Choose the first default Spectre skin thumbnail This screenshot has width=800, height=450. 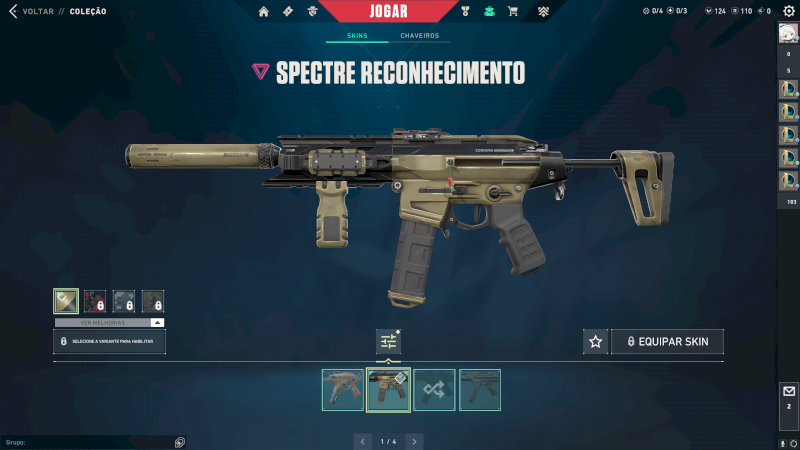pos(342,390)
